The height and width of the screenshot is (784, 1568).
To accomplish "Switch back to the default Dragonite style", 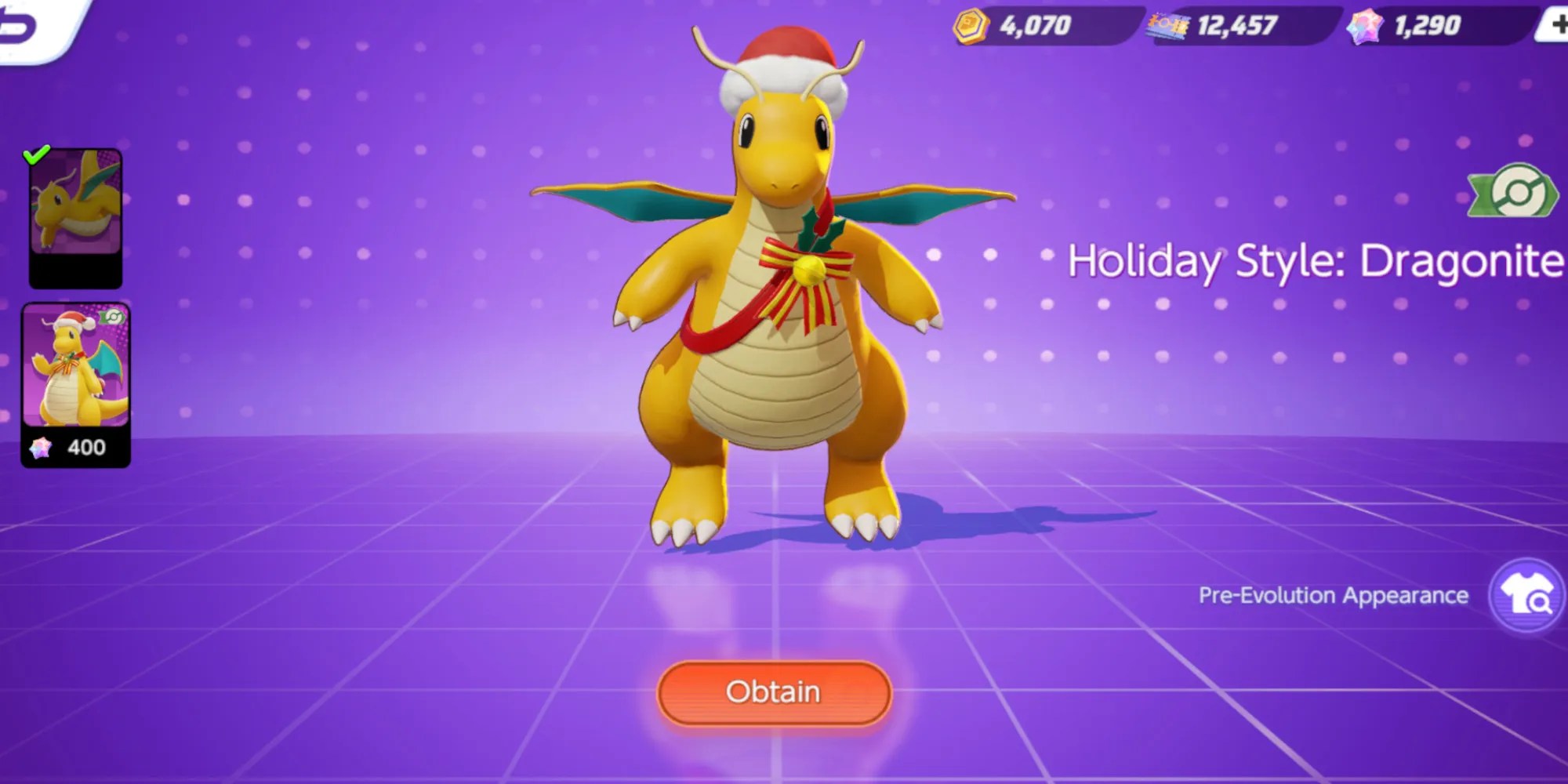I will [74, 212].
